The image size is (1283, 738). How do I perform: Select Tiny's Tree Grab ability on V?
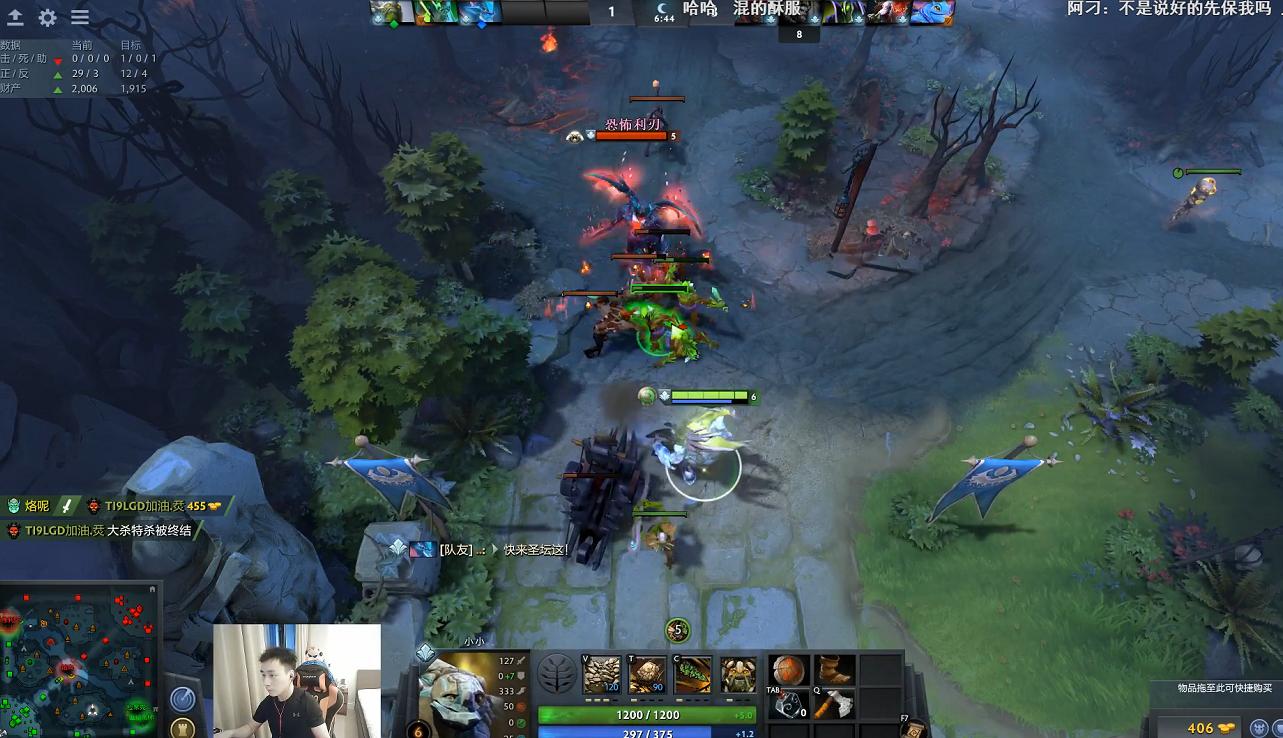click(601, 672)
